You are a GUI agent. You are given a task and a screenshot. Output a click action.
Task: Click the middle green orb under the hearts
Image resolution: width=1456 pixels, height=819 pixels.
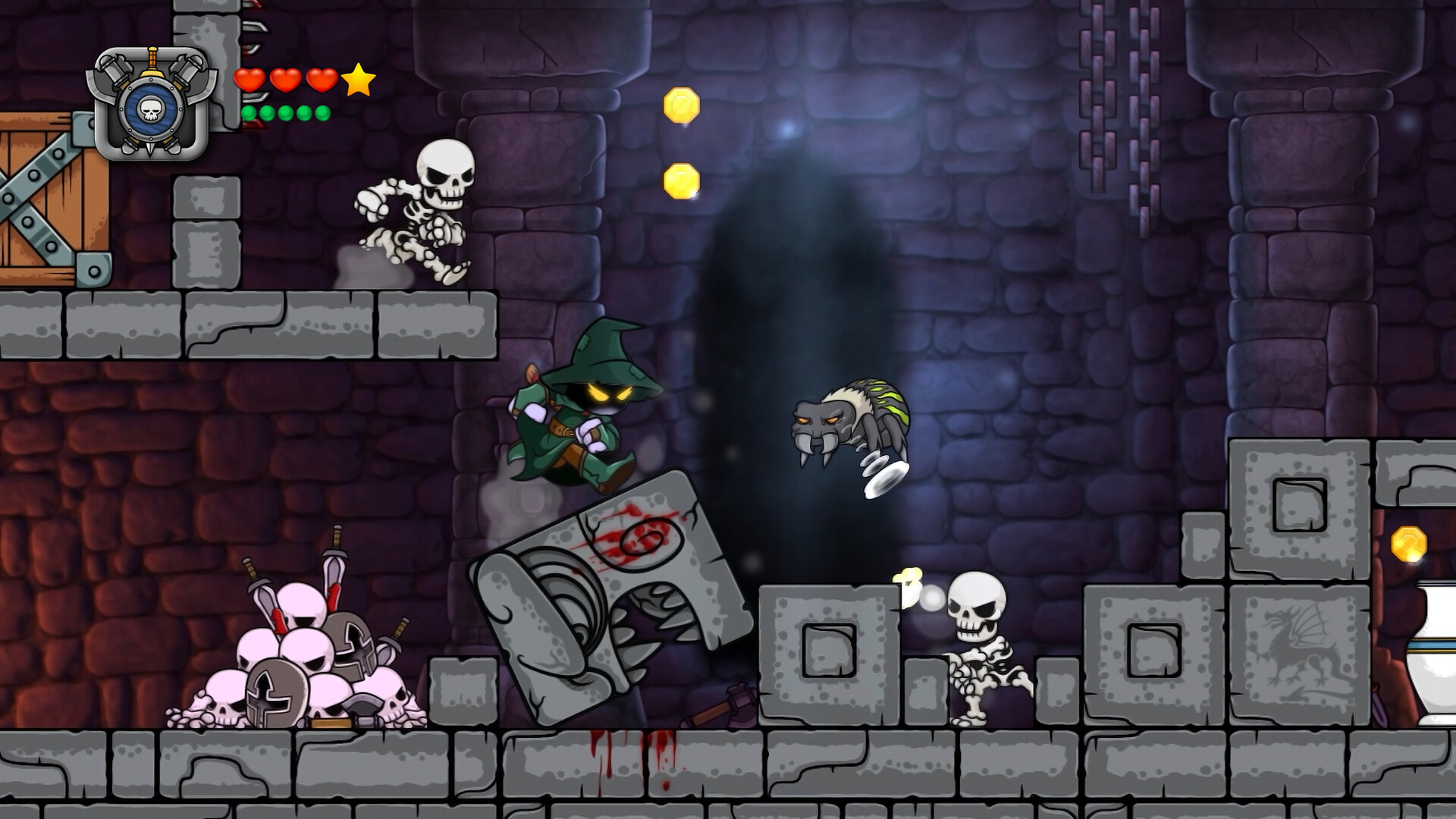click(x=286, y=112)
